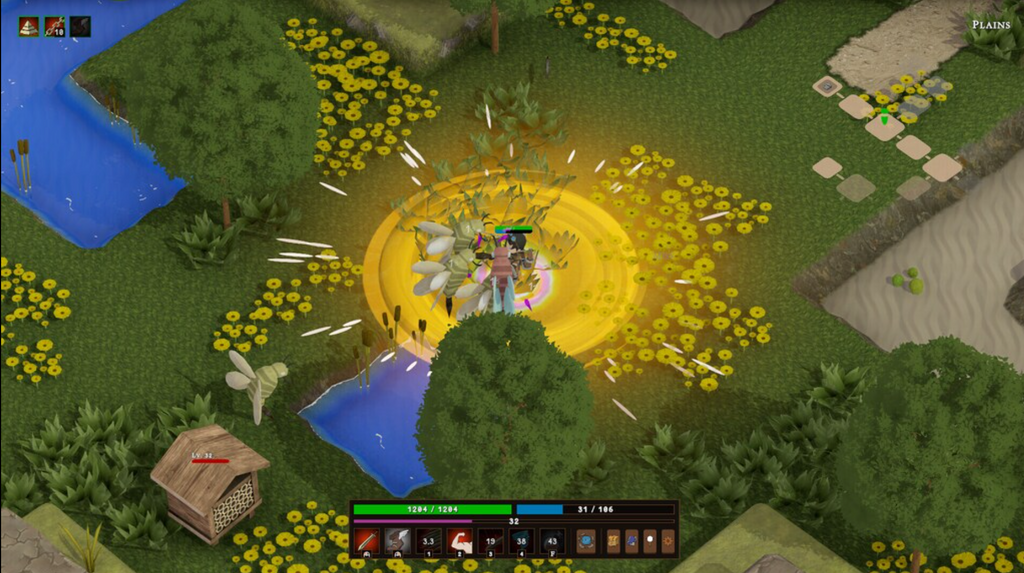Activate the flexed arm strength skill

click(460, 541)
